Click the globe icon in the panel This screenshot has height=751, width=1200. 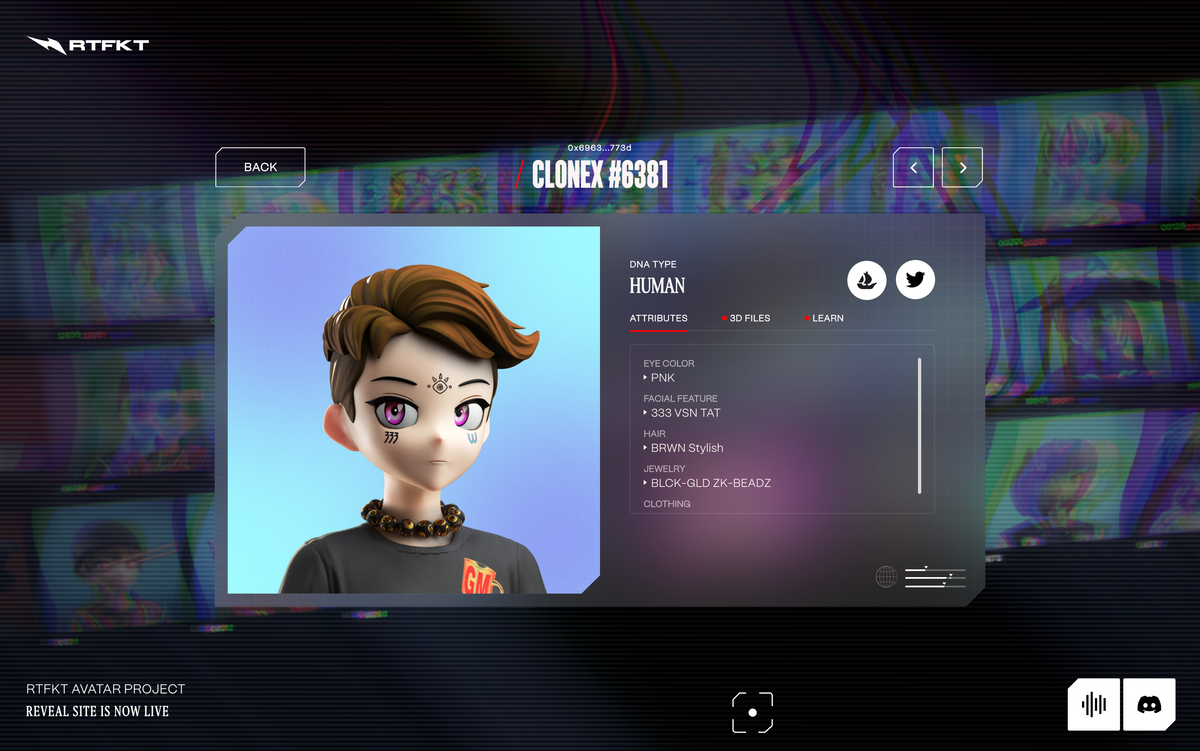886,577
